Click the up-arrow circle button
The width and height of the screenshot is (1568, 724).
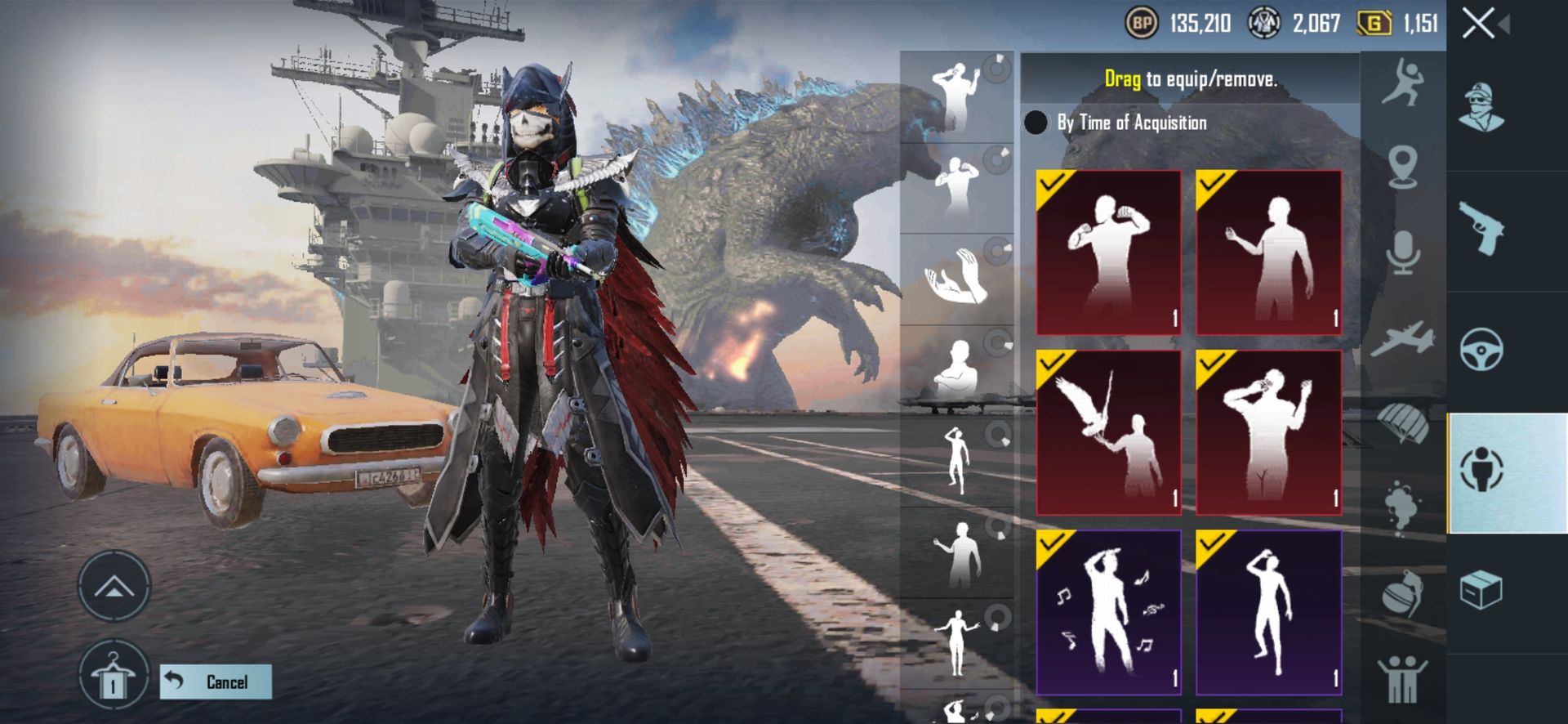114,585
